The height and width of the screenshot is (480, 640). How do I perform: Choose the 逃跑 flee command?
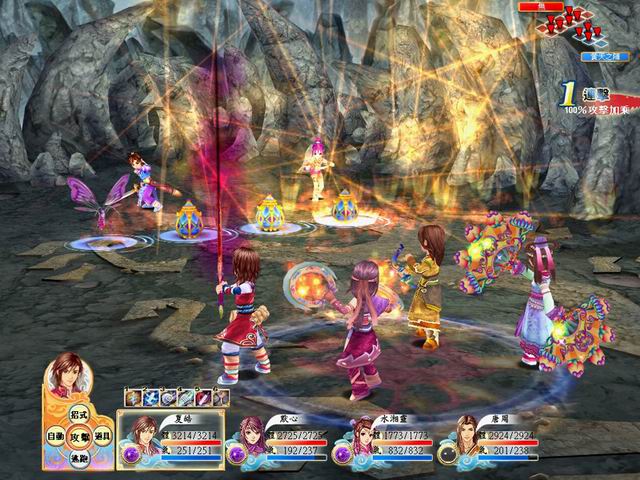[81, 459]
